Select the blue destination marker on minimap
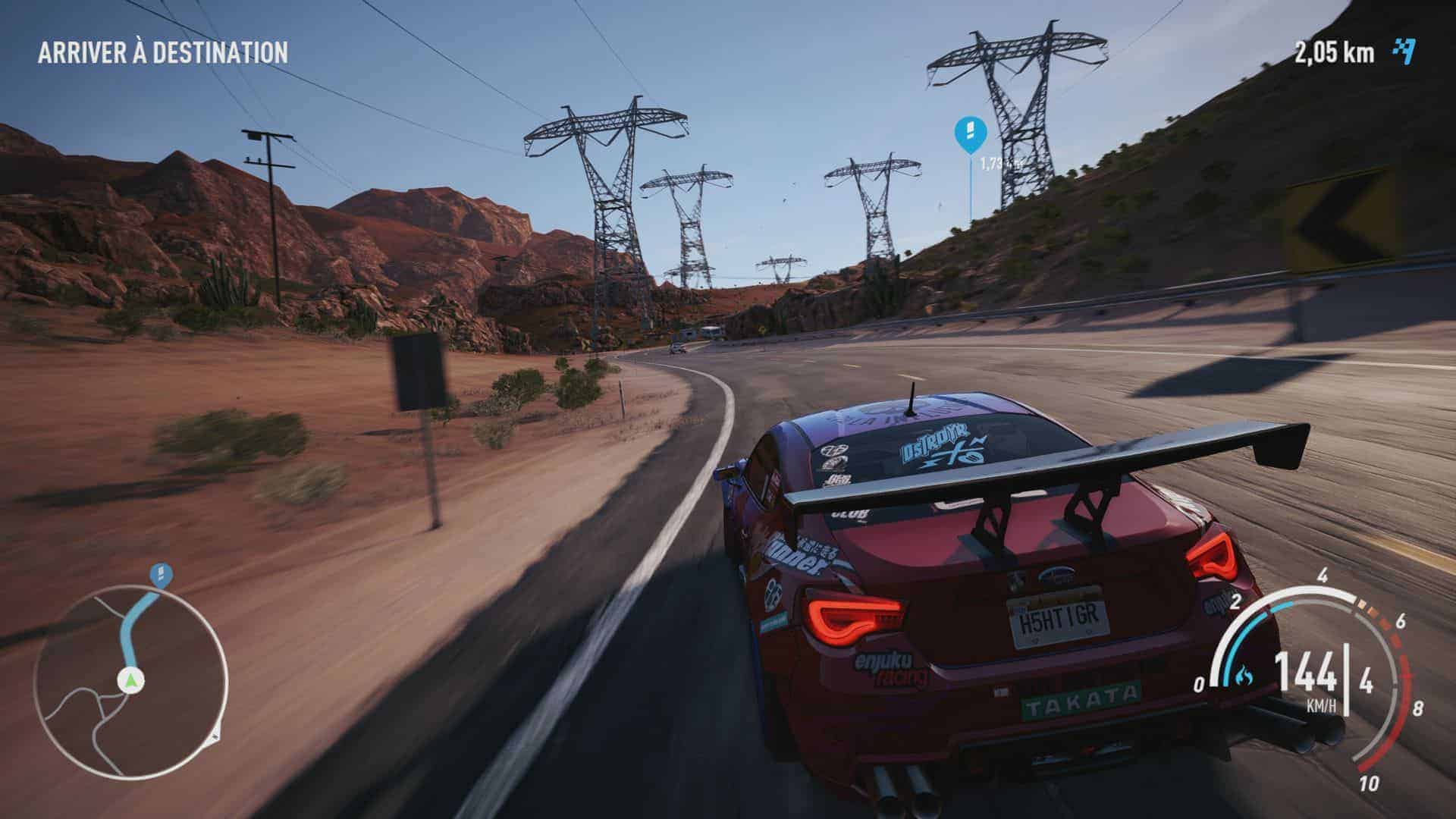Screen dimensions: 1456x819 (x=161, y=574)
